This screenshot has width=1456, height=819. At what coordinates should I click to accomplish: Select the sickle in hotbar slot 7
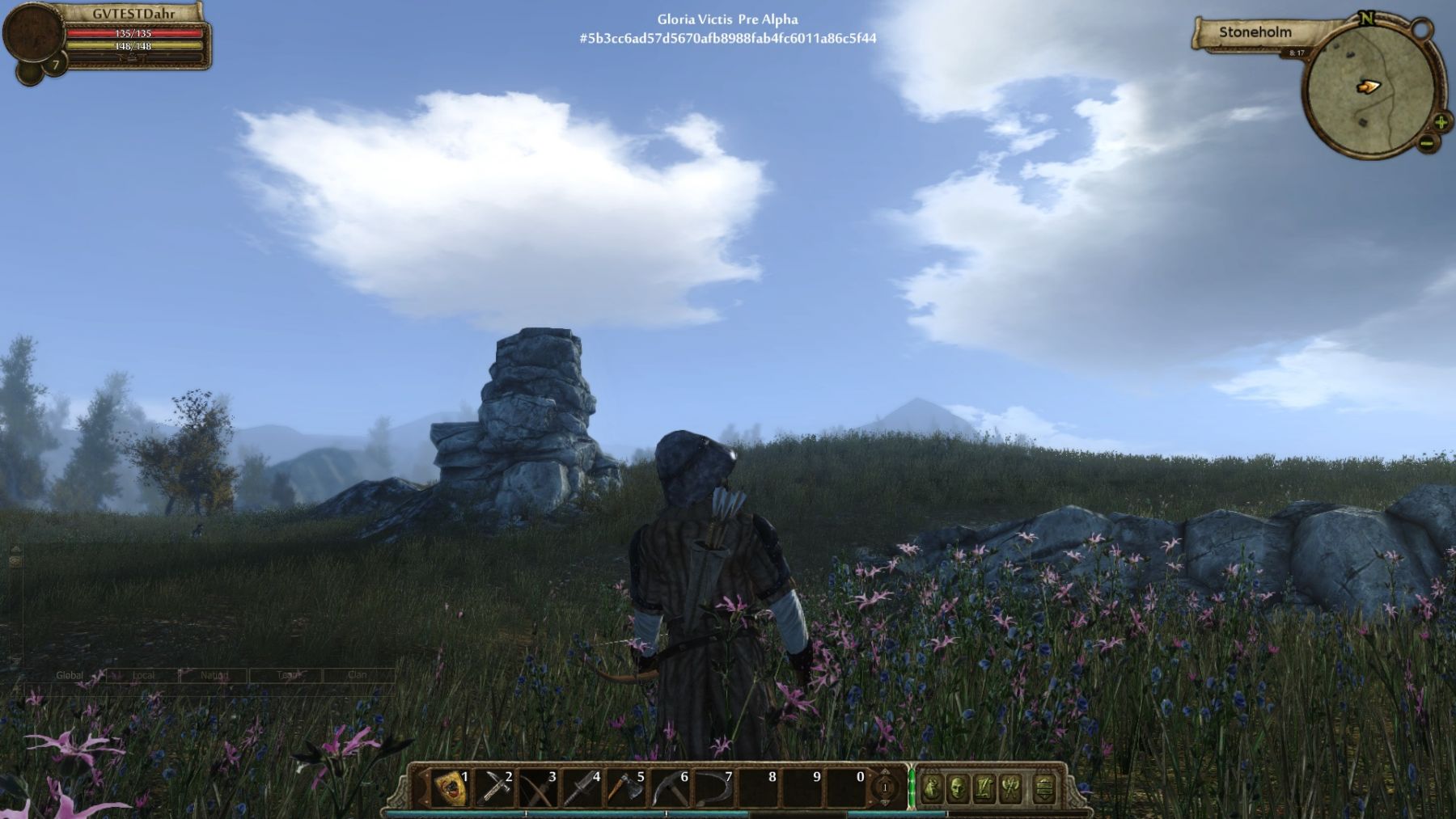(713, 787)
